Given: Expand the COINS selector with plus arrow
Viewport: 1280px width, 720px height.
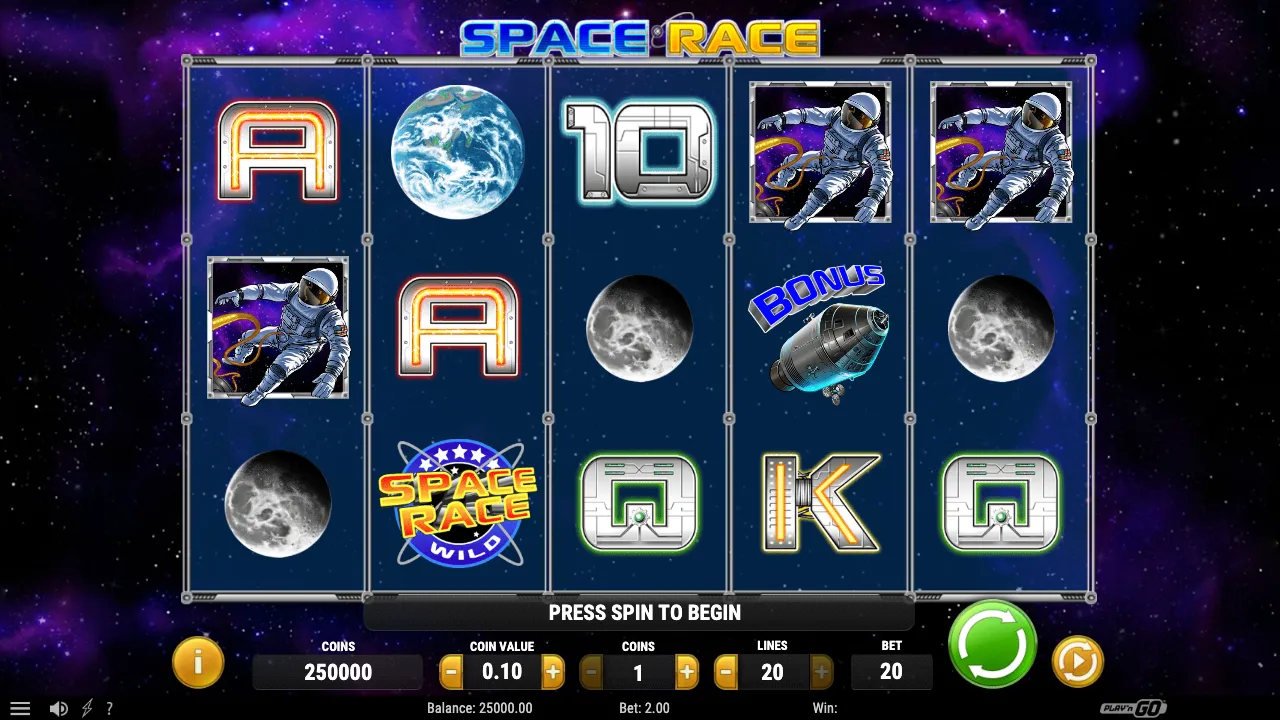Looking at the screenshot, I should [x=686, y=672].
